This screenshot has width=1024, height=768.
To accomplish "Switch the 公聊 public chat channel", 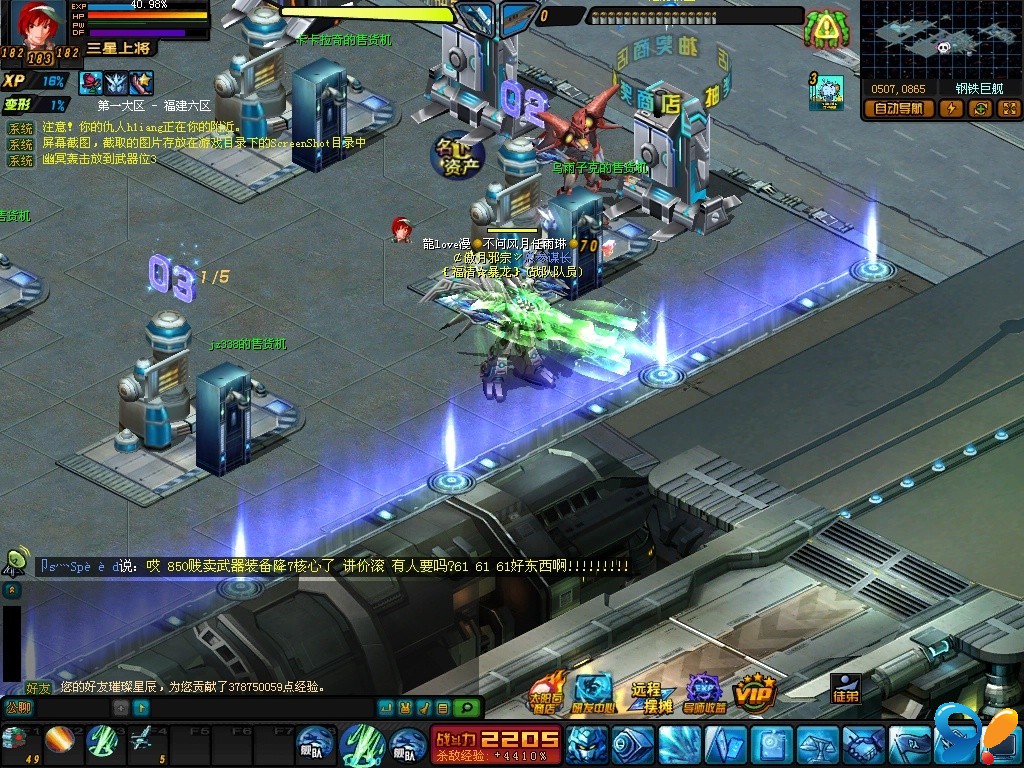I will click(x=18, y=708).
